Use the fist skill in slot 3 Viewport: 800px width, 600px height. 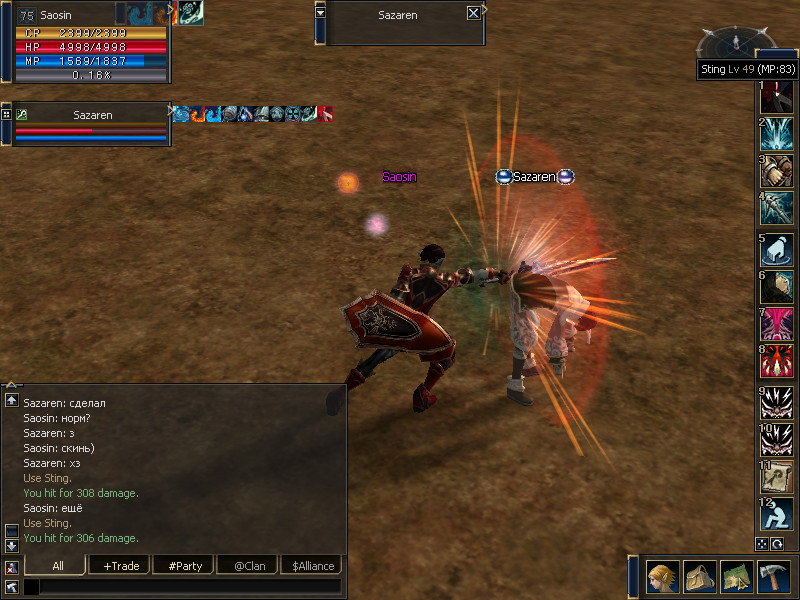click(x=777, y=171)
